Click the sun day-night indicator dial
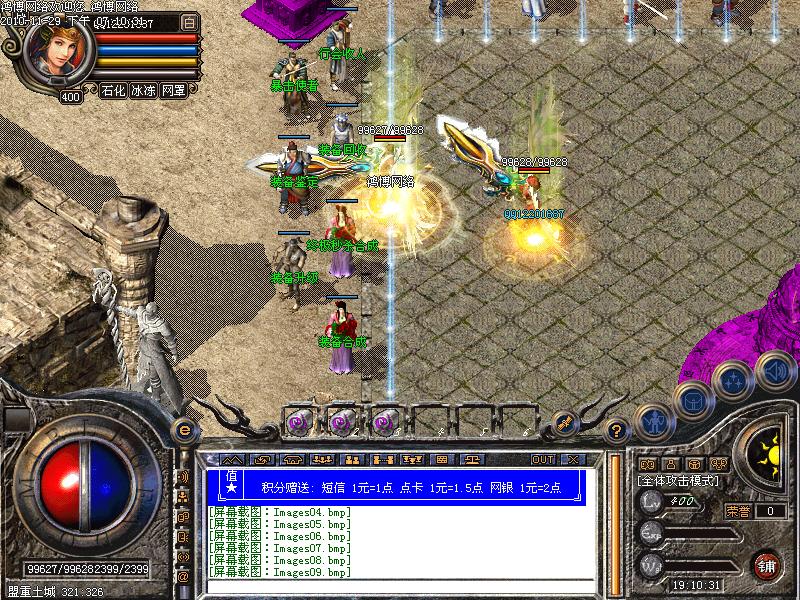This screenshot has height=600, width=800. (765, 446)
